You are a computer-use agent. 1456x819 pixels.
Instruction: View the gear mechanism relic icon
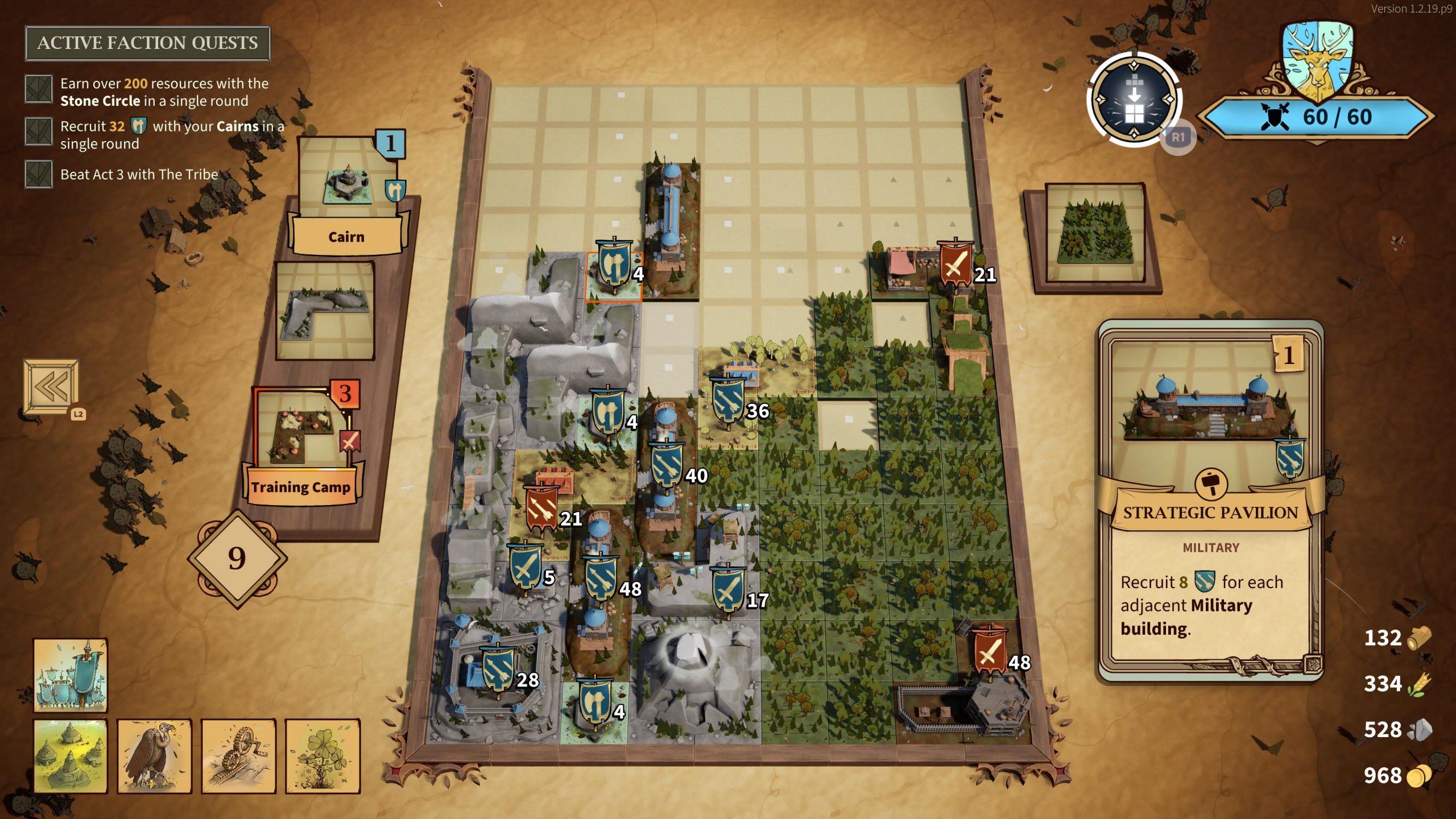pyautogui.click(x=238, y=756)
